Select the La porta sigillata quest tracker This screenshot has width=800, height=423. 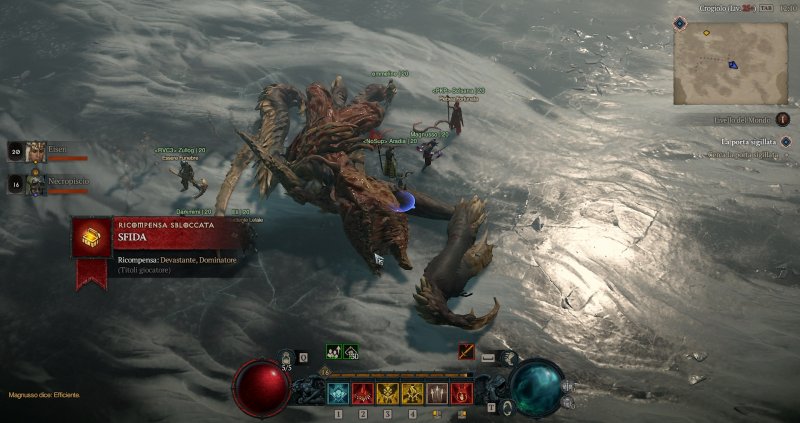[750, 142]
